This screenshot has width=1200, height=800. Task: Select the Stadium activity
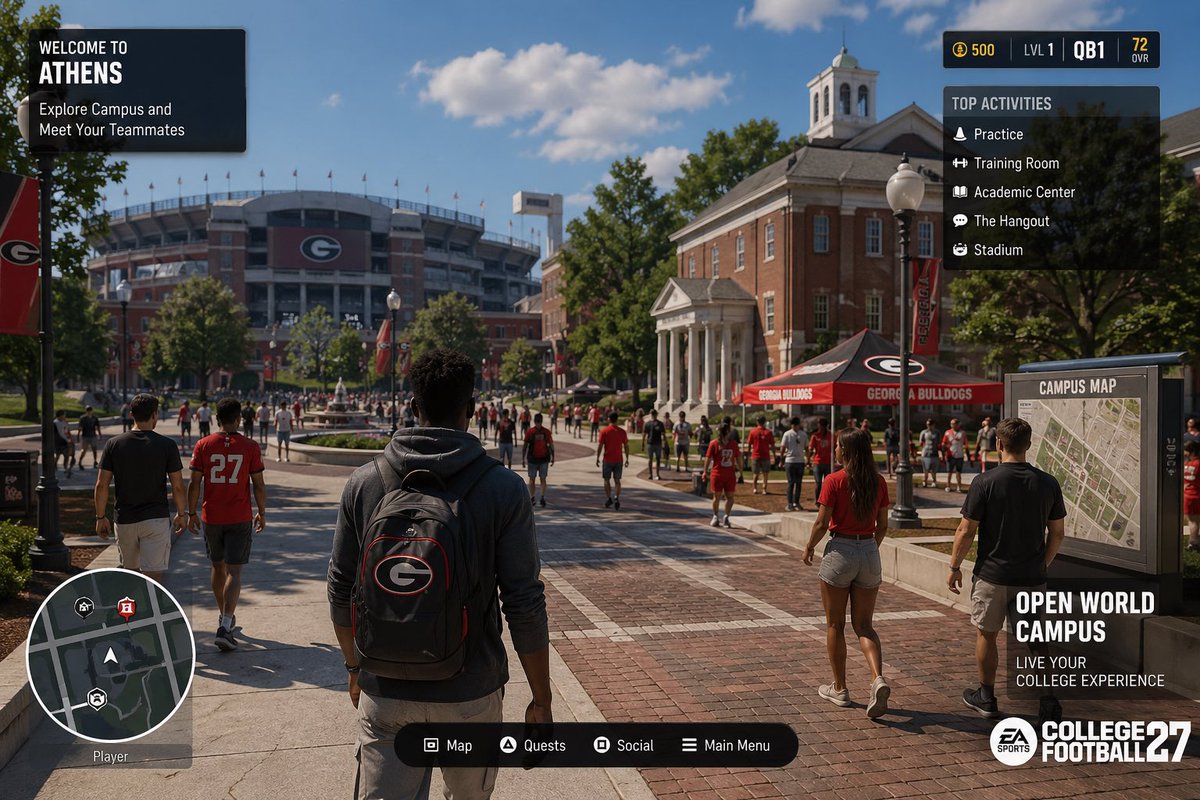pos(997,250)
